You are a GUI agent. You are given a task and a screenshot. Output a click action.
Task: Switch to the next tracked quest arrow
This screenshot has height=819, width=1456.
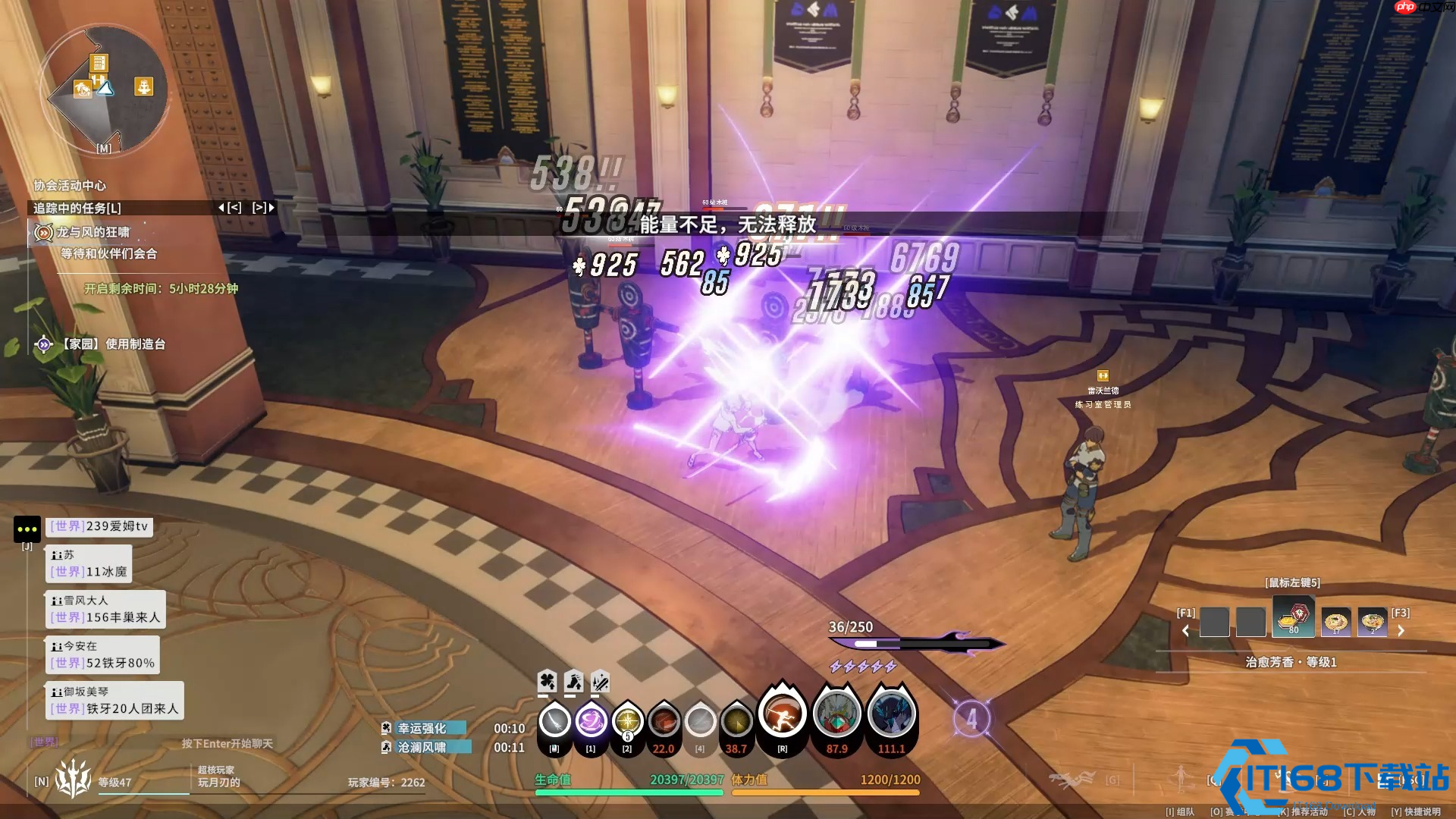pyautogui.click(x=264, y=207)
